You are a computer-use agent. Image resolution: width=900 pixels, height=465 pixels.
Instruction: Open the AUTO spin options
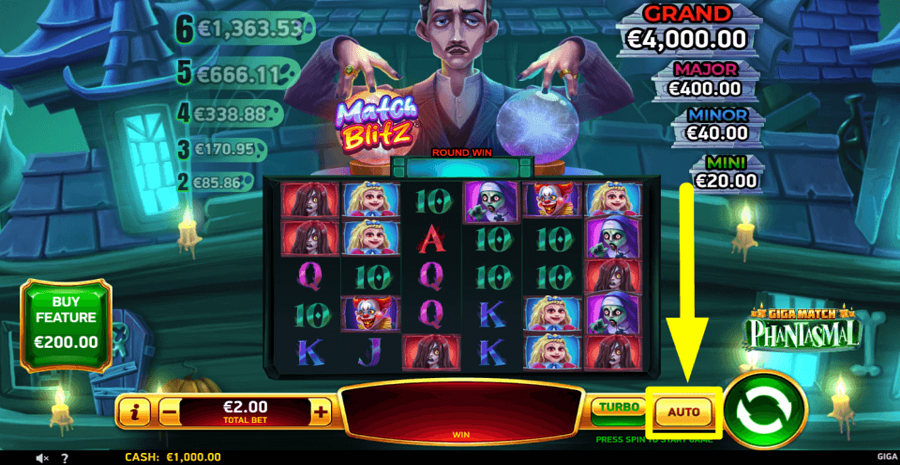(683, 411)
